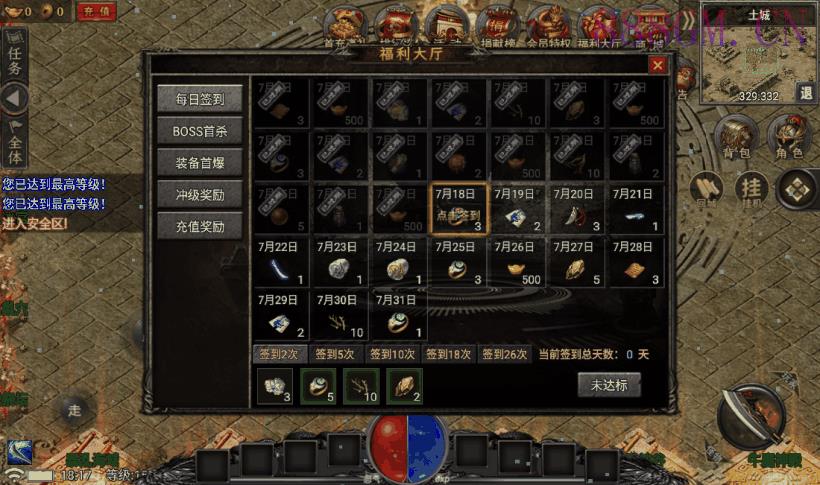Select the 装备首爆 tab

coord(199,164)
